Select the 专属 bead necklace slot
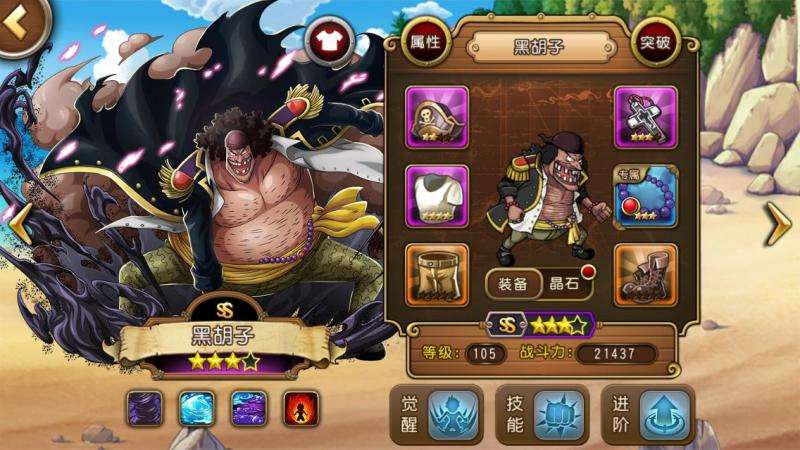This screenshot has width=800, height=450. tap(645, 195)
